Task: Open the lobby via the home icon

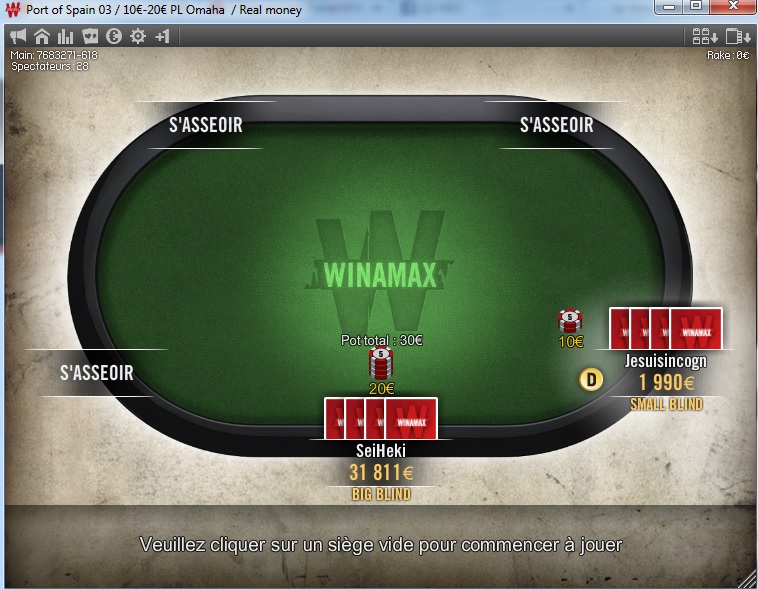Action: [42, 36]
